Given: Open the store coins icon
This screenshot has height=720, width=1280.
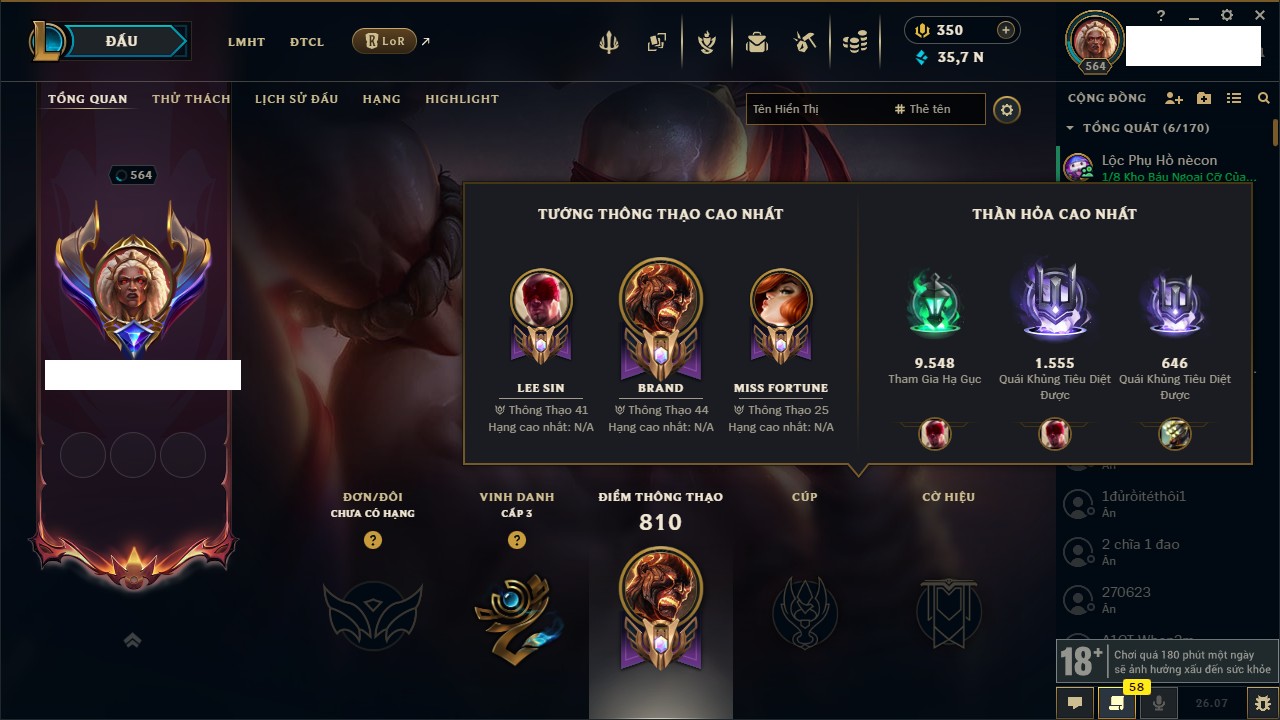Looking at the screenshot, I should [854, 42].
